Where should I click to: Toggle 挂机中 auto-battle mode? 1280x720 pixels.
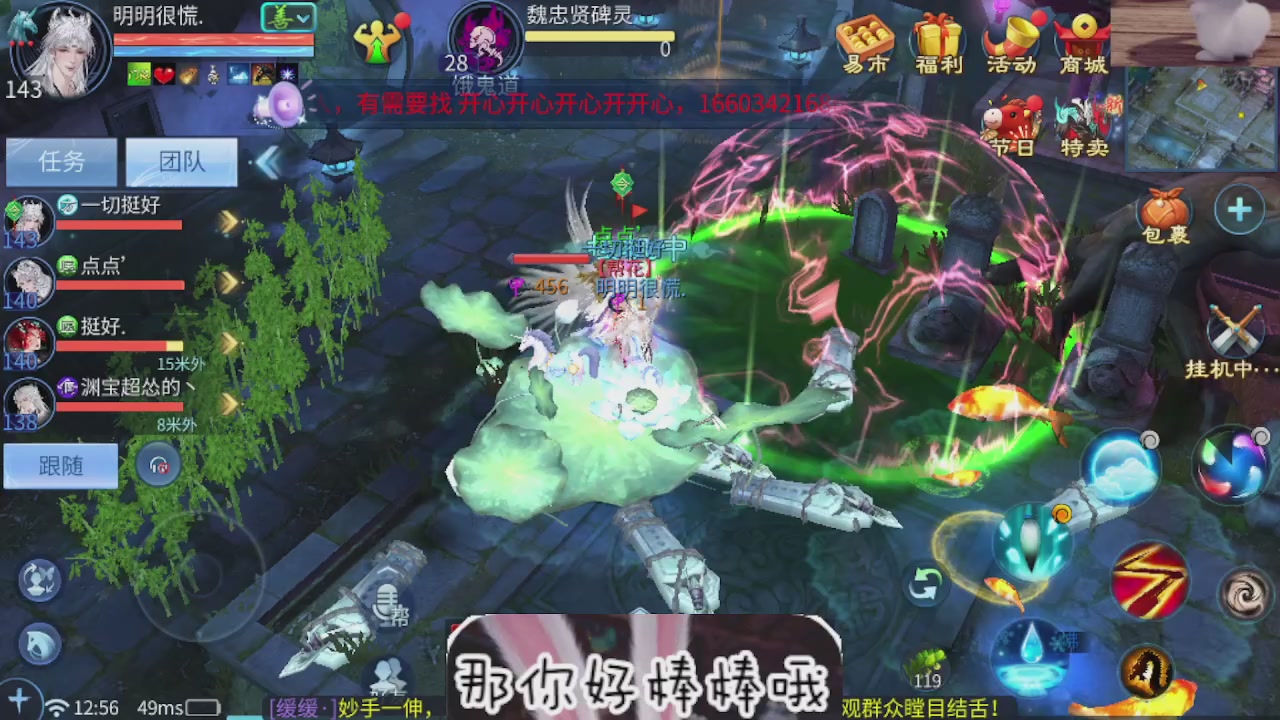1236,330
